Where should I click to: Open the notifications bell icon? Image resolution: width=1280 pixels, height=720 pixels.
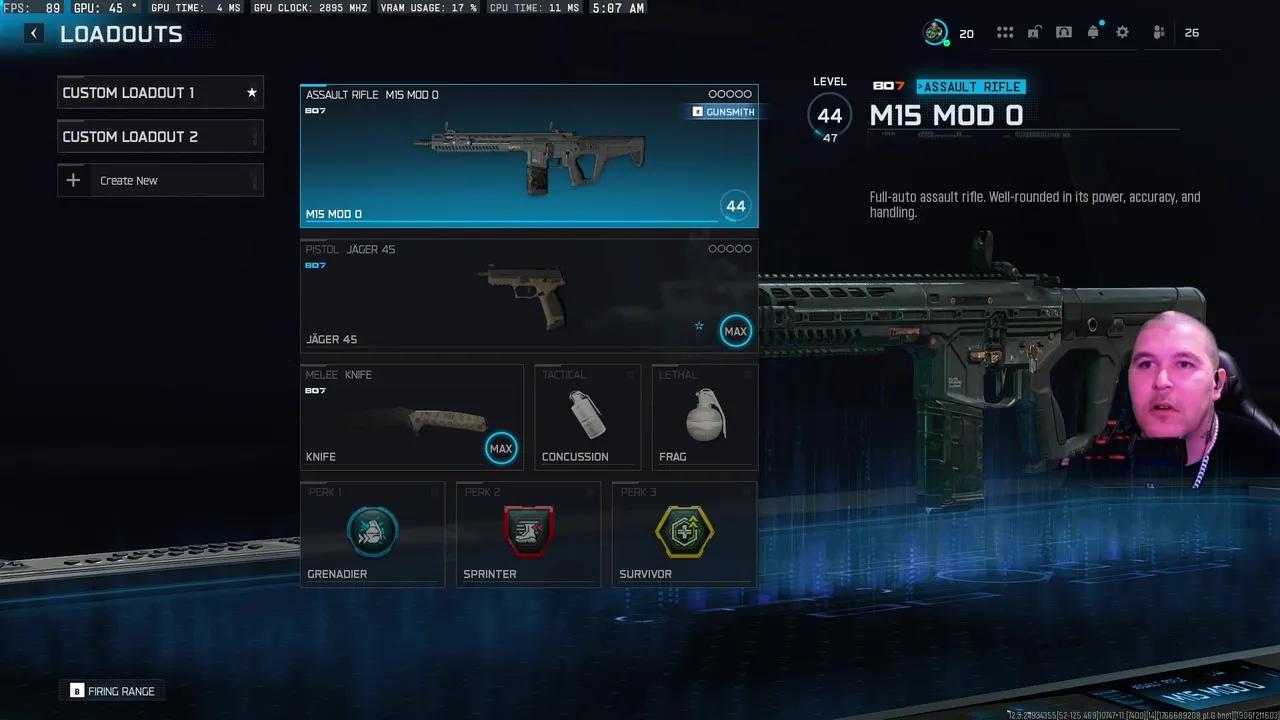(1093, 32)
